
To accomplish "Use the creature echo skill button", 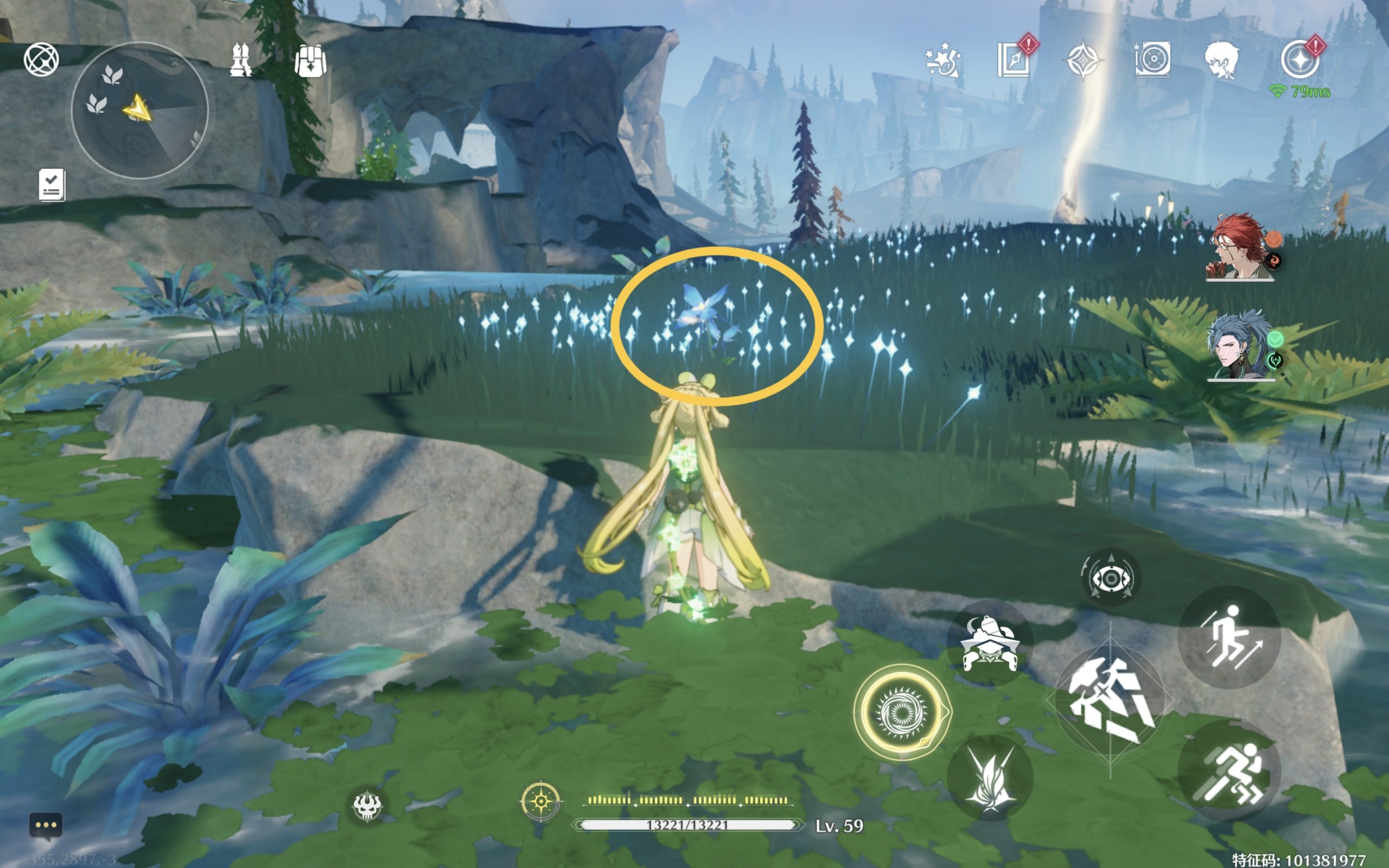I will 990,643.
